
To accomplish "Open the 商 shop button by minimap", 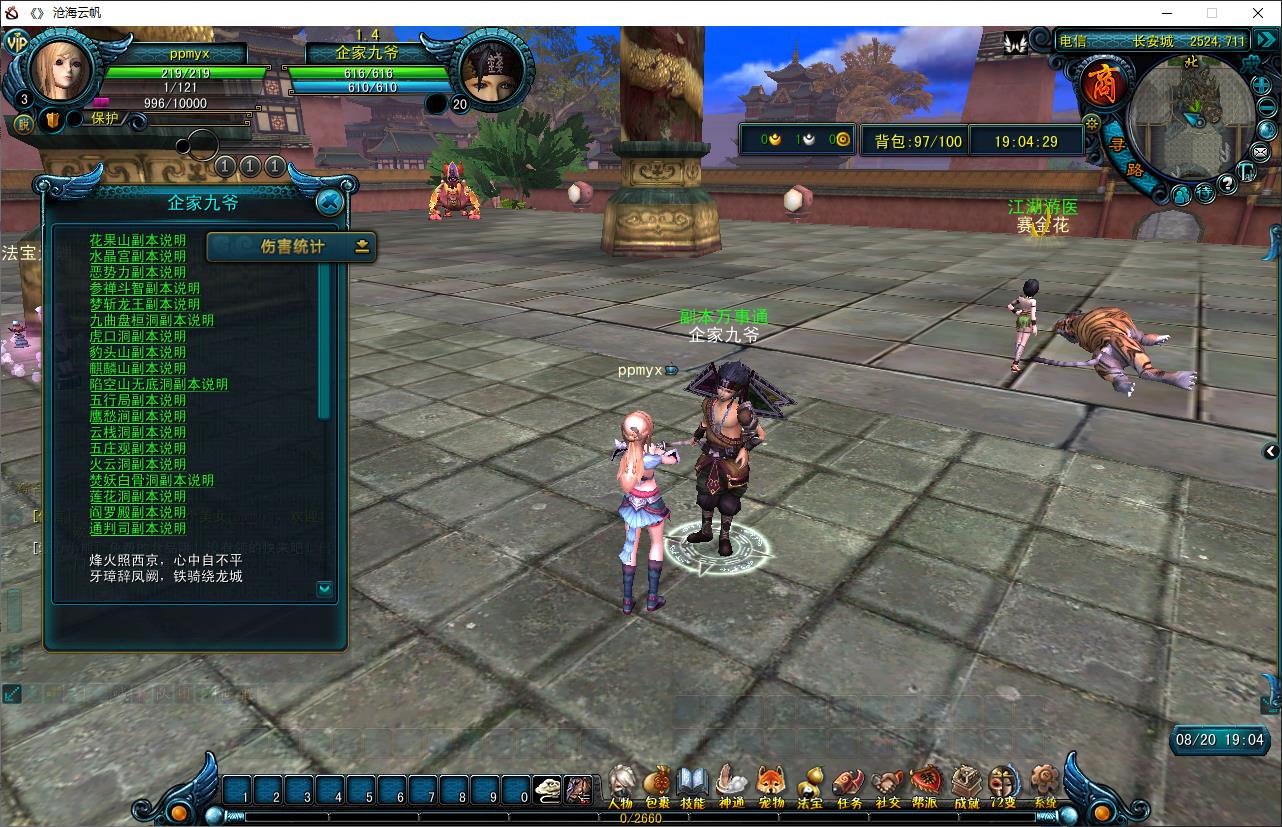I will [x=1103, y=83].
